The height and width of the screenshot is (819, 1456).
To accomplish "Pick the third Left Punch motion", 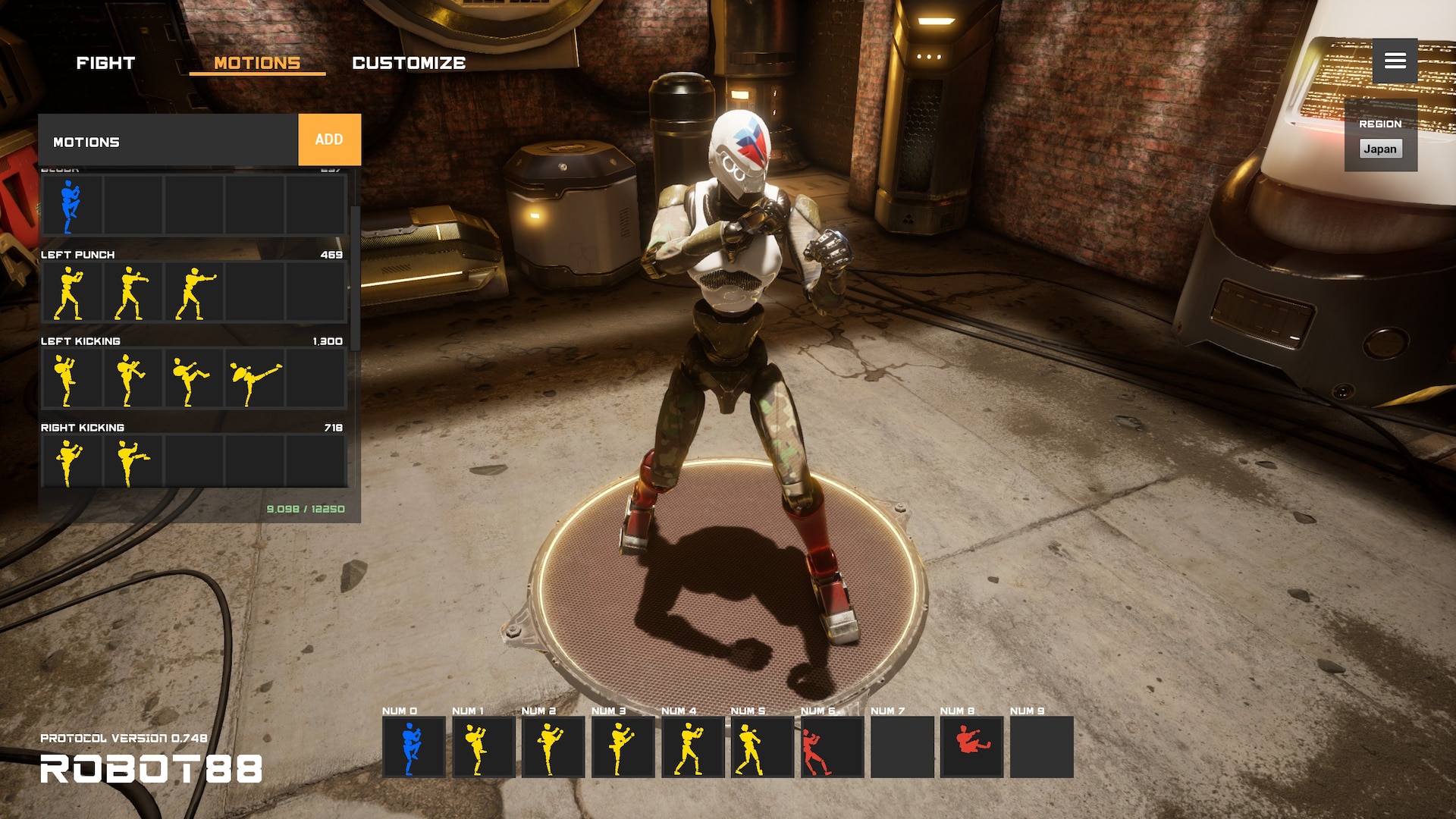I will 193,292.
